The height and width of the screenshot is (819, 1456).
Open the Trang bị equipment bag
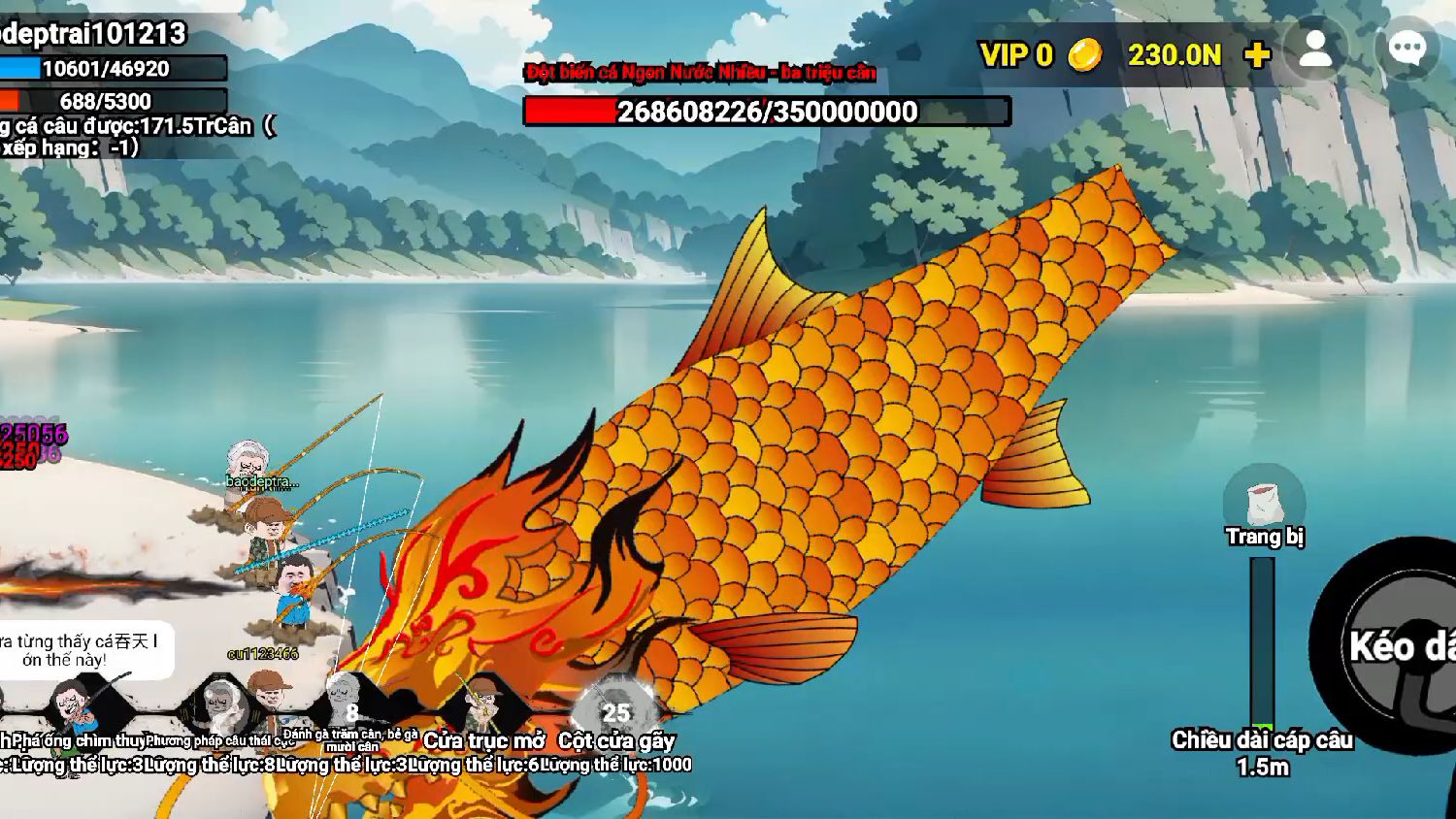pos(1264,503)
